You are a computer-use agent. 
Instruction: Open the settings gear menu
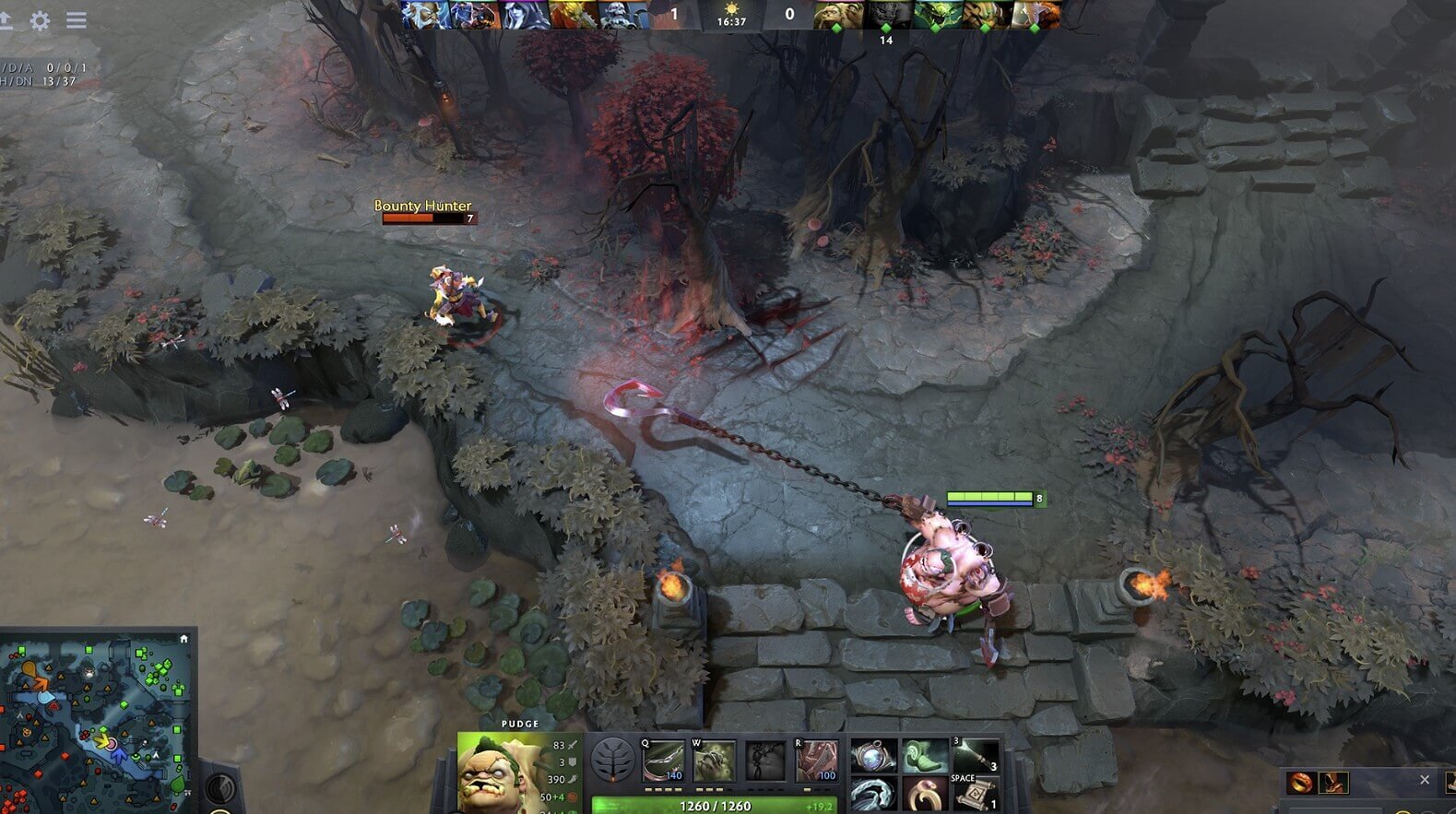pos(40,20)
